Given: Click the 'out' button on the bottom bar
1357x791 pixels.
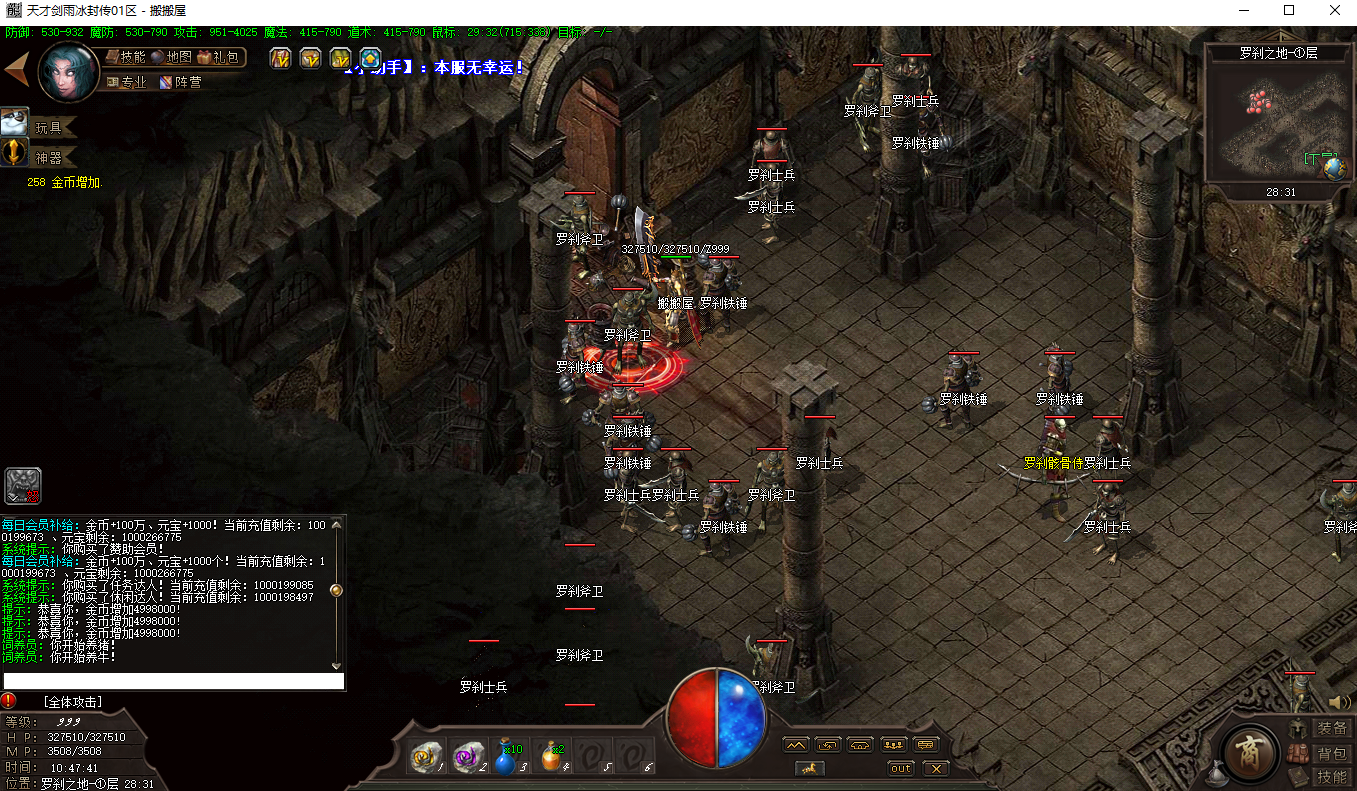Looking at the screenshot, I should 901,768.
